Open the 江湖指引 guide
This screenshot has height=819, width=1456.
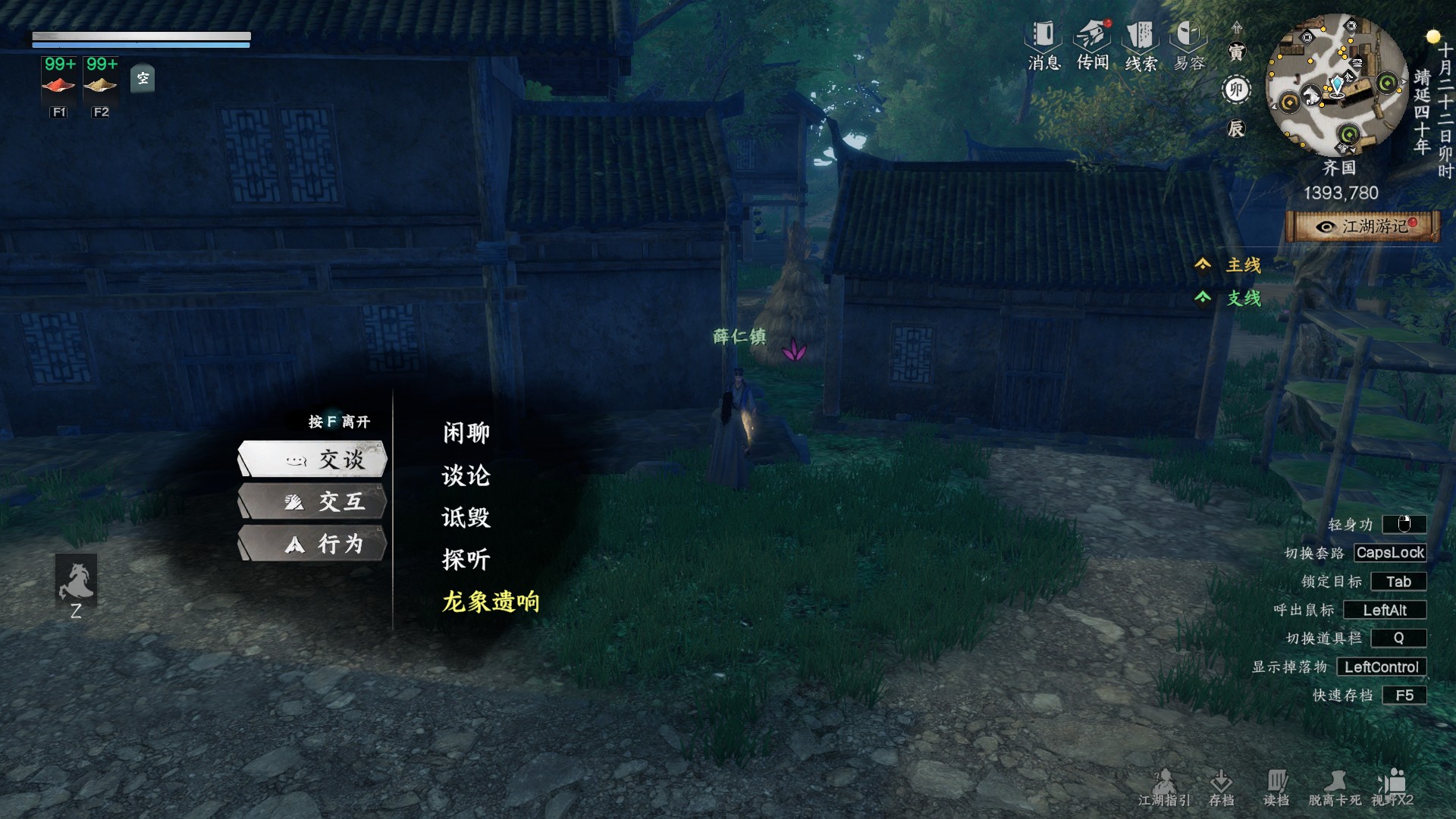[1164, 787]
